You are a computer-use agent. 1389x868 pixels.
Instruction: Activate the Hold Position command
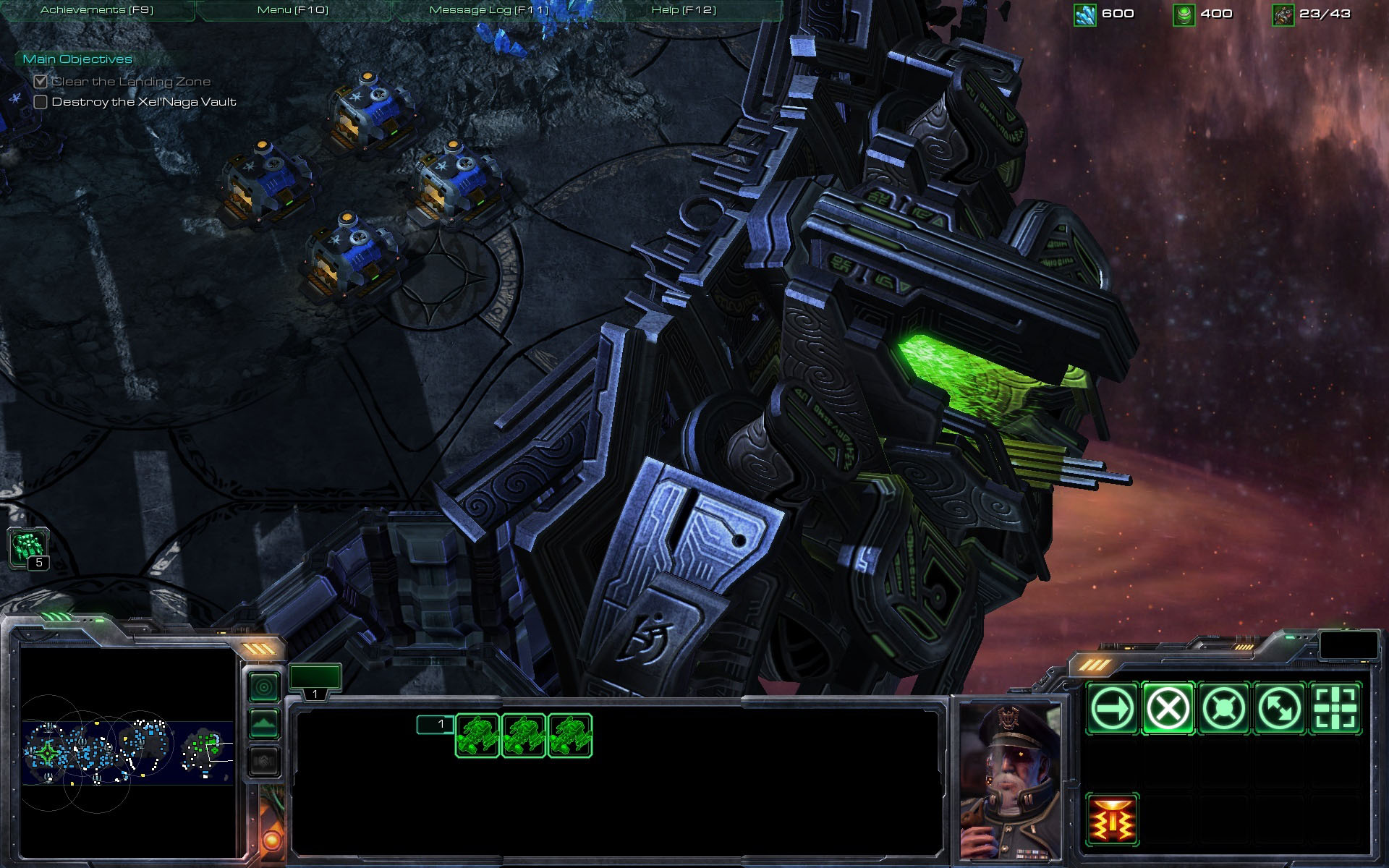click(1223, 708)
